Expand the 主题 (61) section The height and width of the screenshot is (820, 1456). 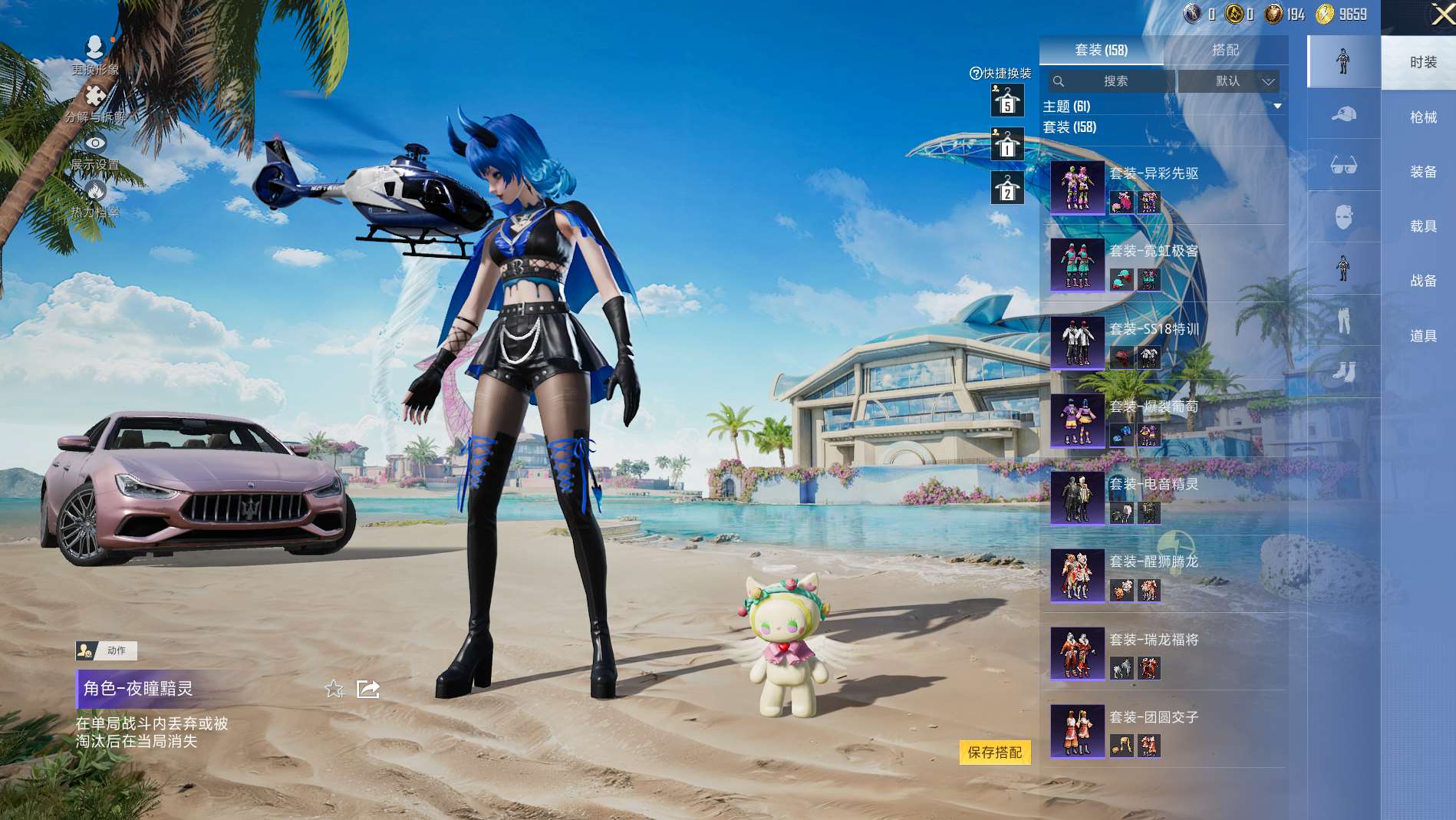click(1277, 106)
